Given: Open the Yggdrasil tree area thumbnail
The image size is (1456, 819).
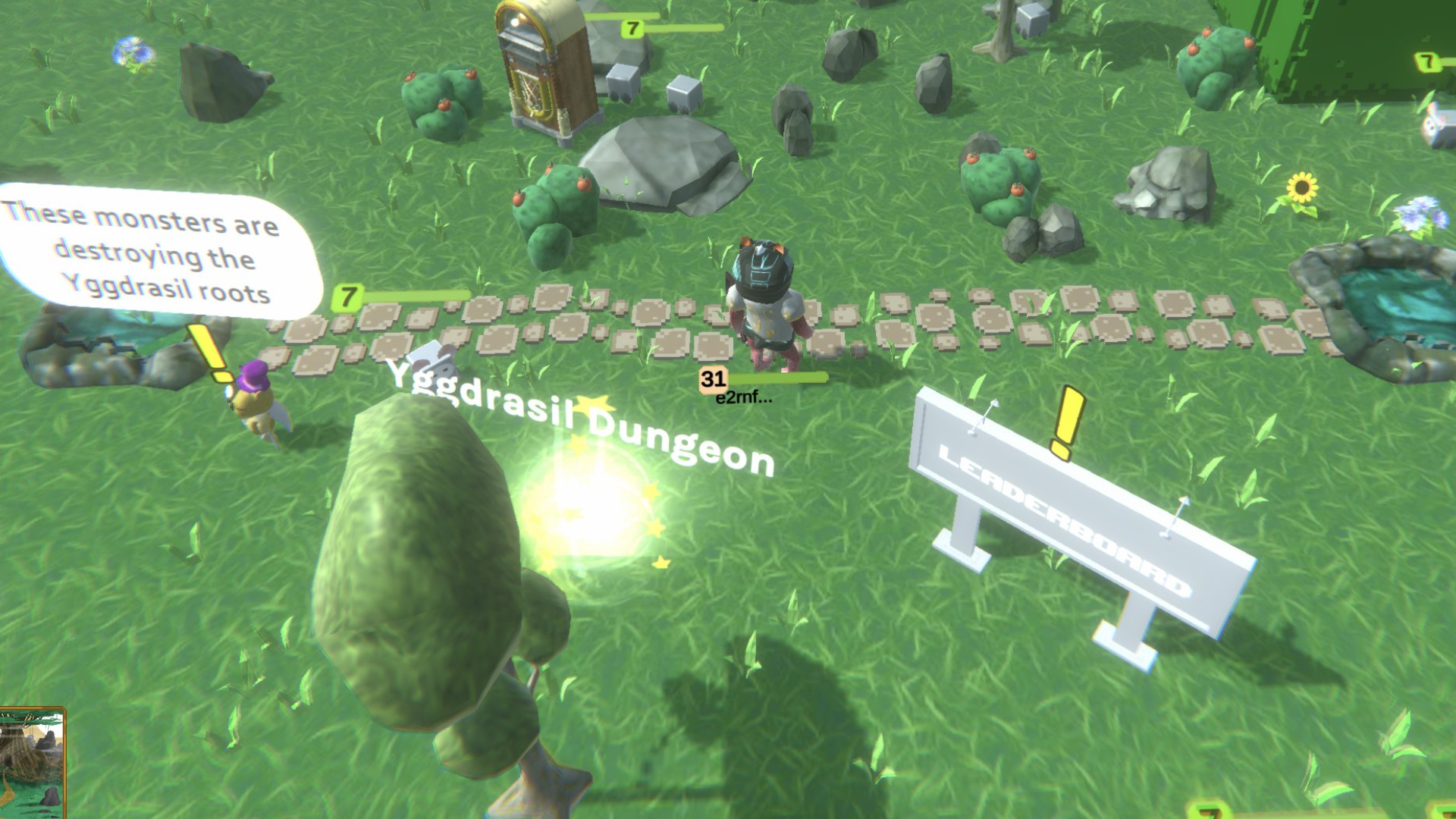Looking at the screenshot, I should pos(31,763).
